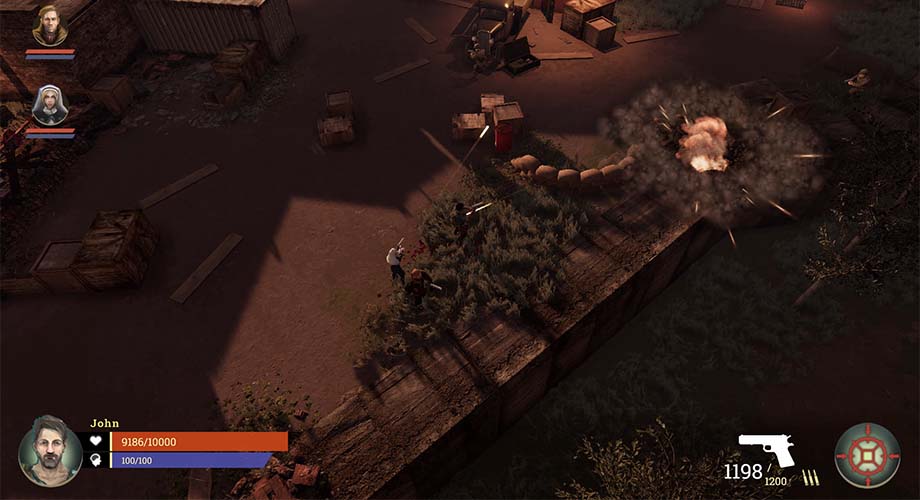920x500 pixels.
Task: Select the hooded nun squad member portrait
Action: coord(49,105)
